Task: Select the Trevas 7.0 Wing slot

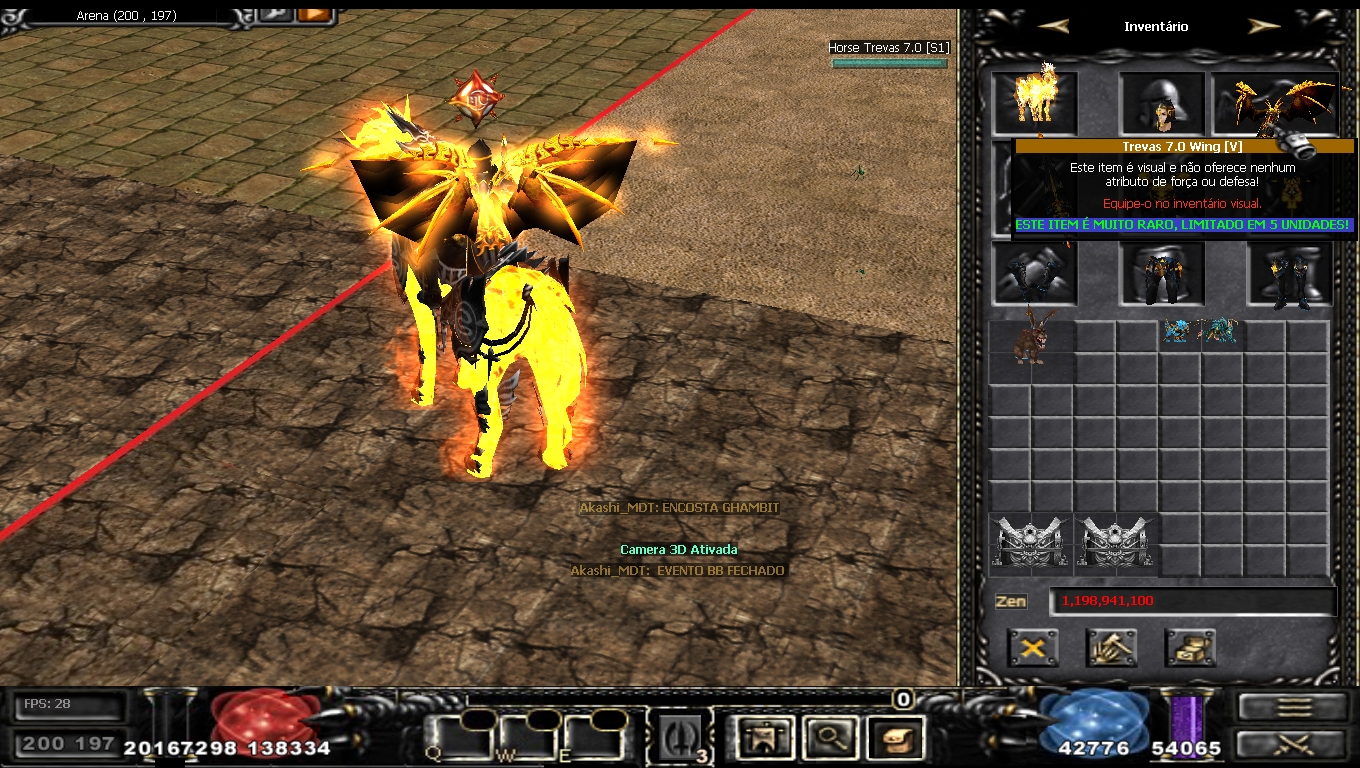Action: 1274,102
